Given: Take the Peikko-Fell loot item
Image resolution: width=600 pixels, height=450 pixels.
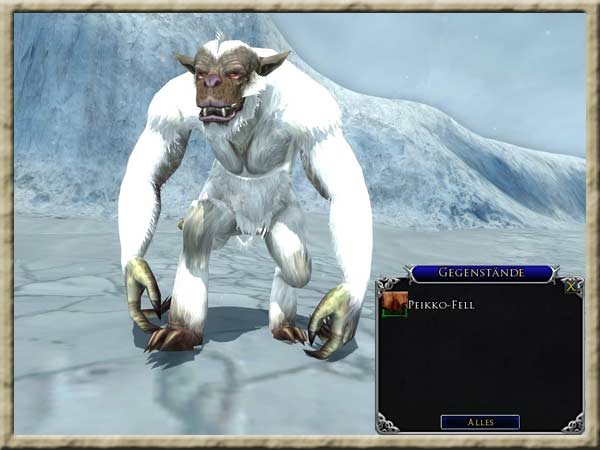Looking at the screenshot, I should coord(394,303).
